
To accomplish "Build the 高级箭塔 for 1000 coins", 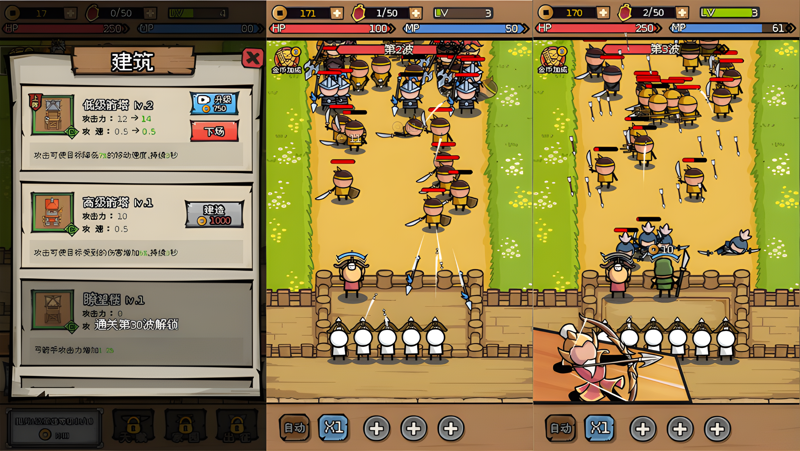I will pos(213,214).
